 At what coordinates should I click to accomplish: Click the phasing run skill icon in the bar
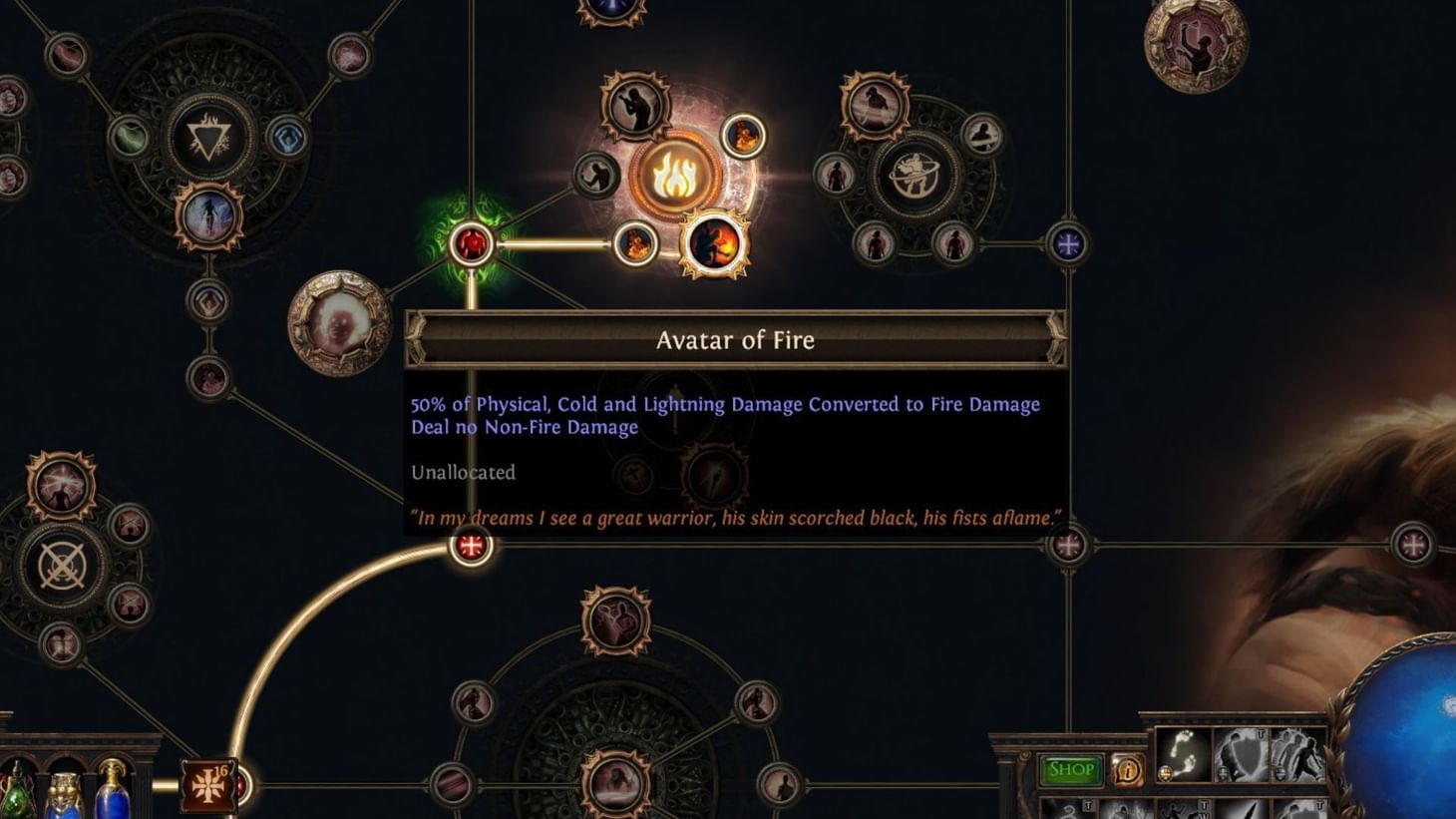point(1298,756)
